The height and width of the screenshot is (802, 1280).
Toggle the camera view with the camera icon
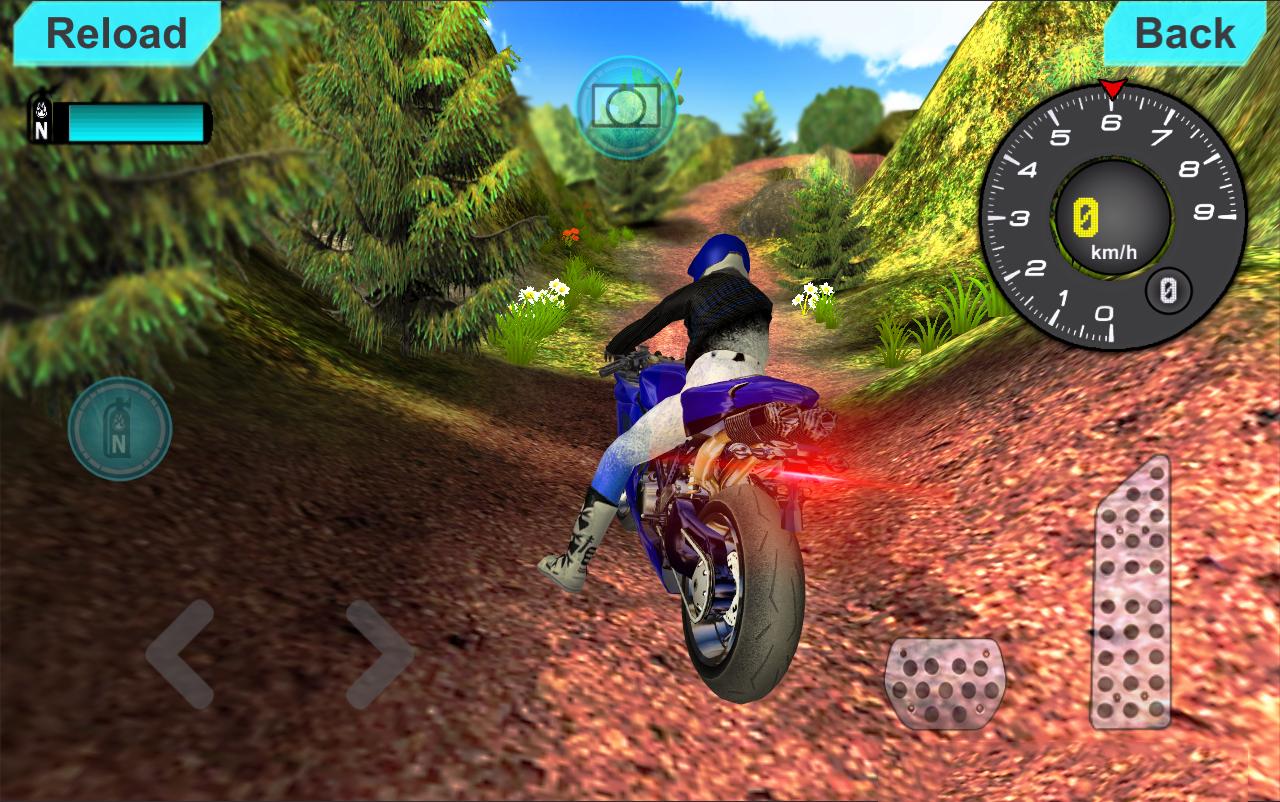coord(623,107)
